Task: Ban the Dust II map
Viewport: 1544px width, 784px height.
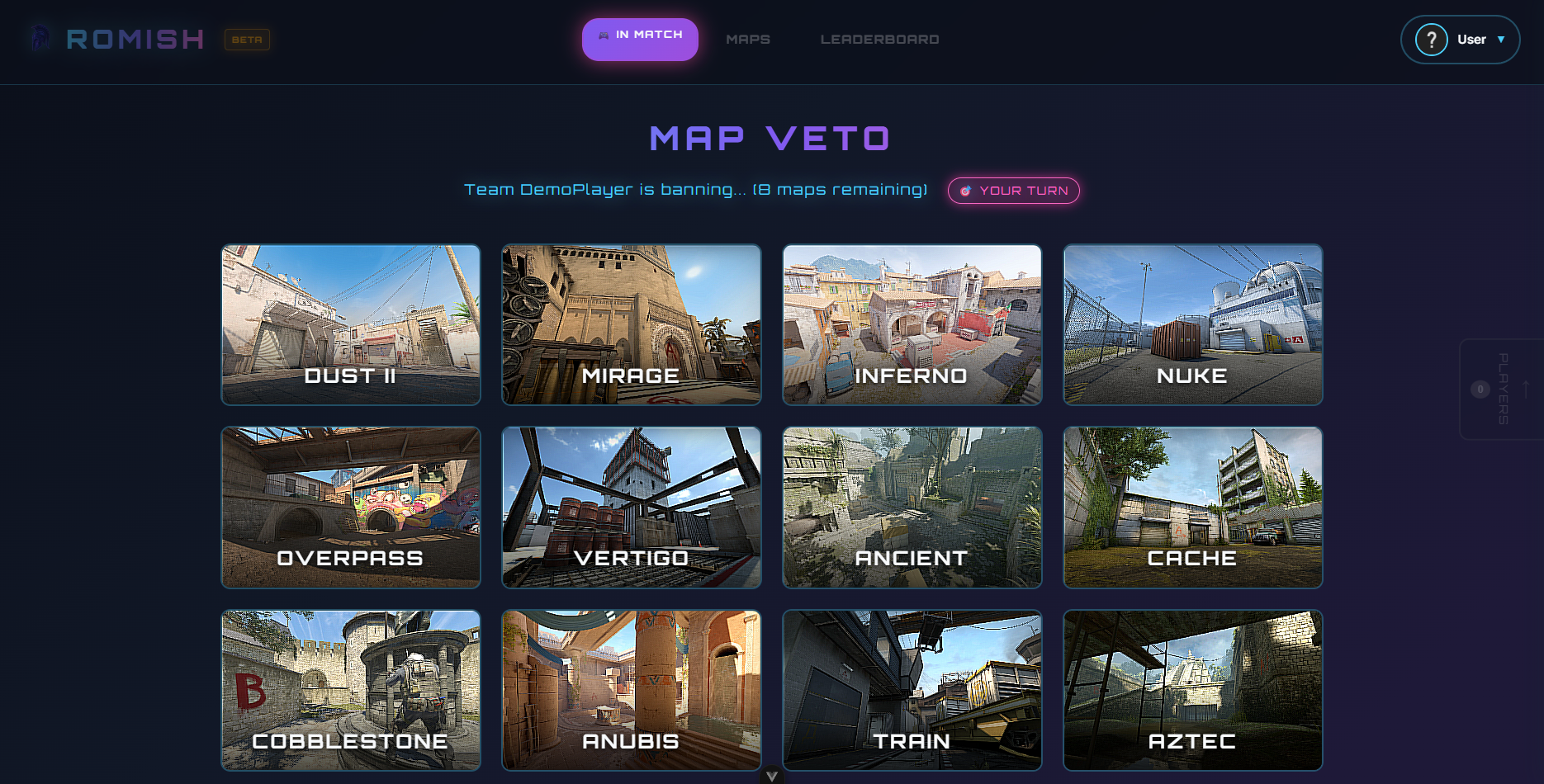Action: click(350, 324)
